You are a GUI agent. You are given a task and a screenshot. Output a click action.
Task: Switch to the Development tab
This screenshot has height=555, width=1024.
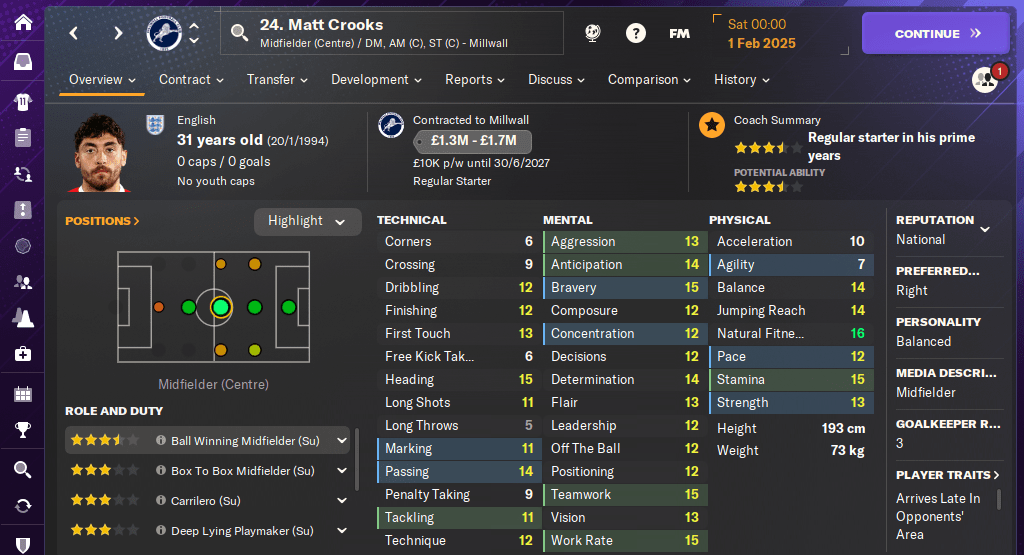[376, 80]
